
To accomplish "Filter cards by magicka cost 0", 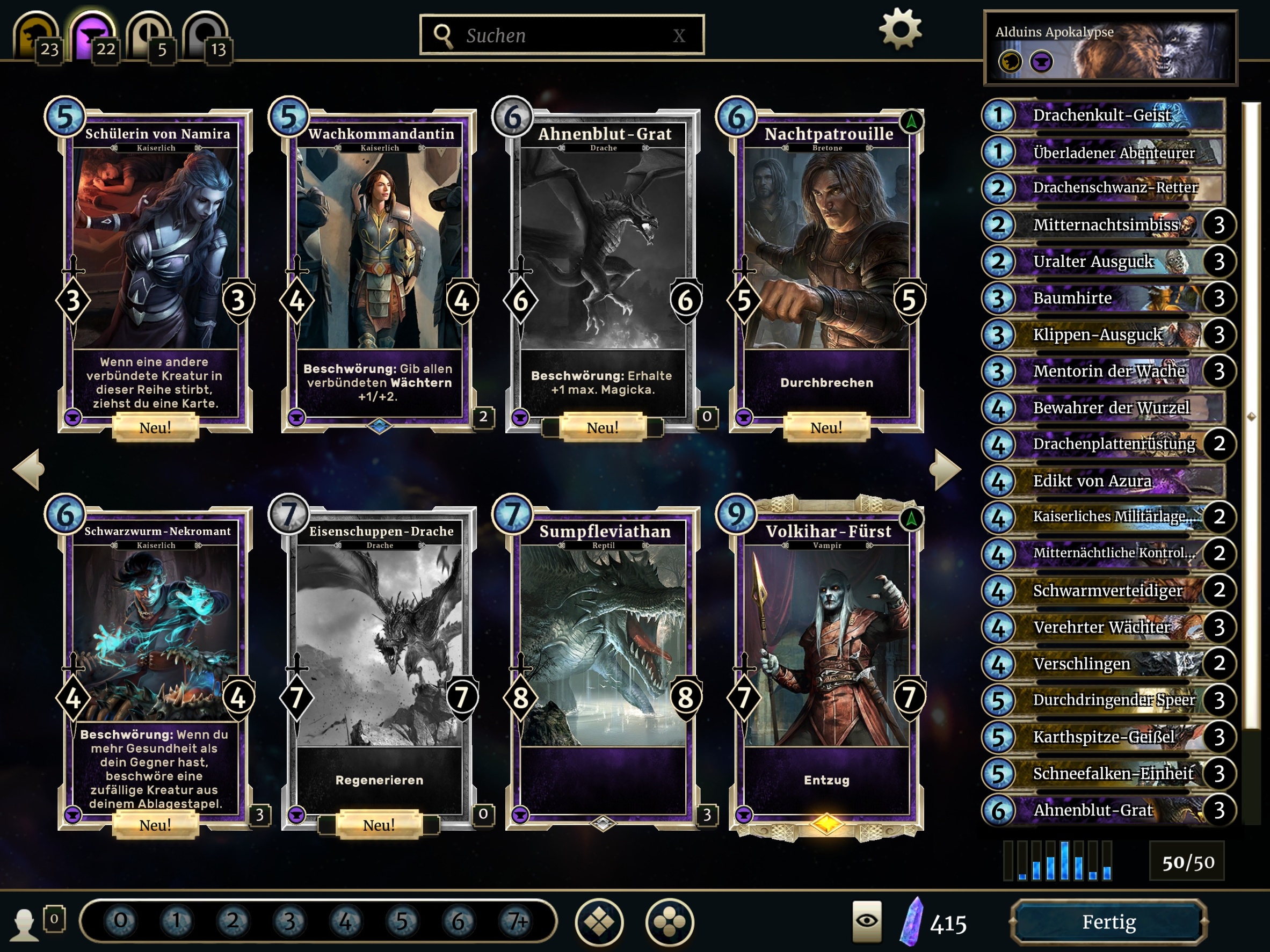I will click(x=121, y=921).
